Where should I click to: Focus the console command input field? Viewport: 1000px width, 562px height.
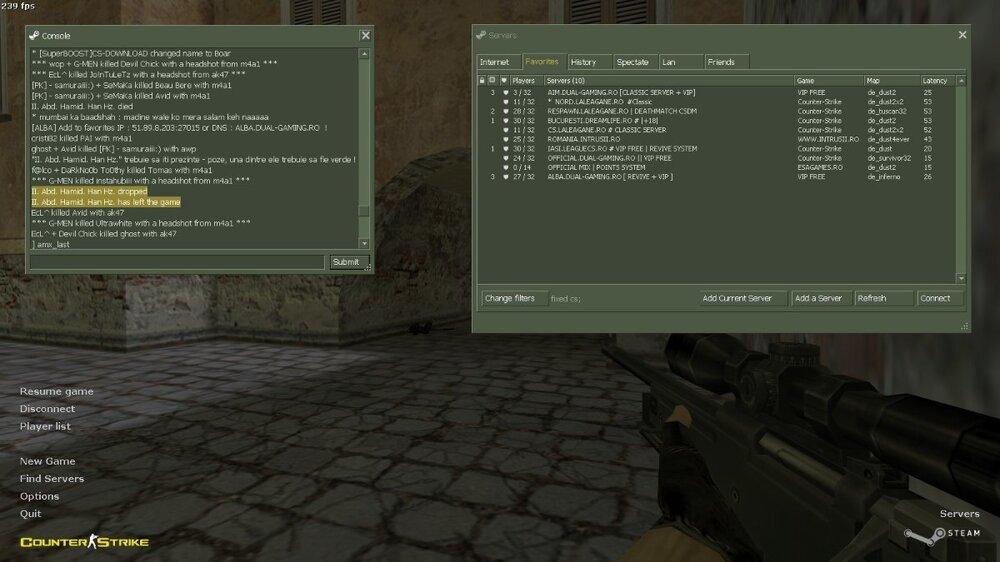178,262
